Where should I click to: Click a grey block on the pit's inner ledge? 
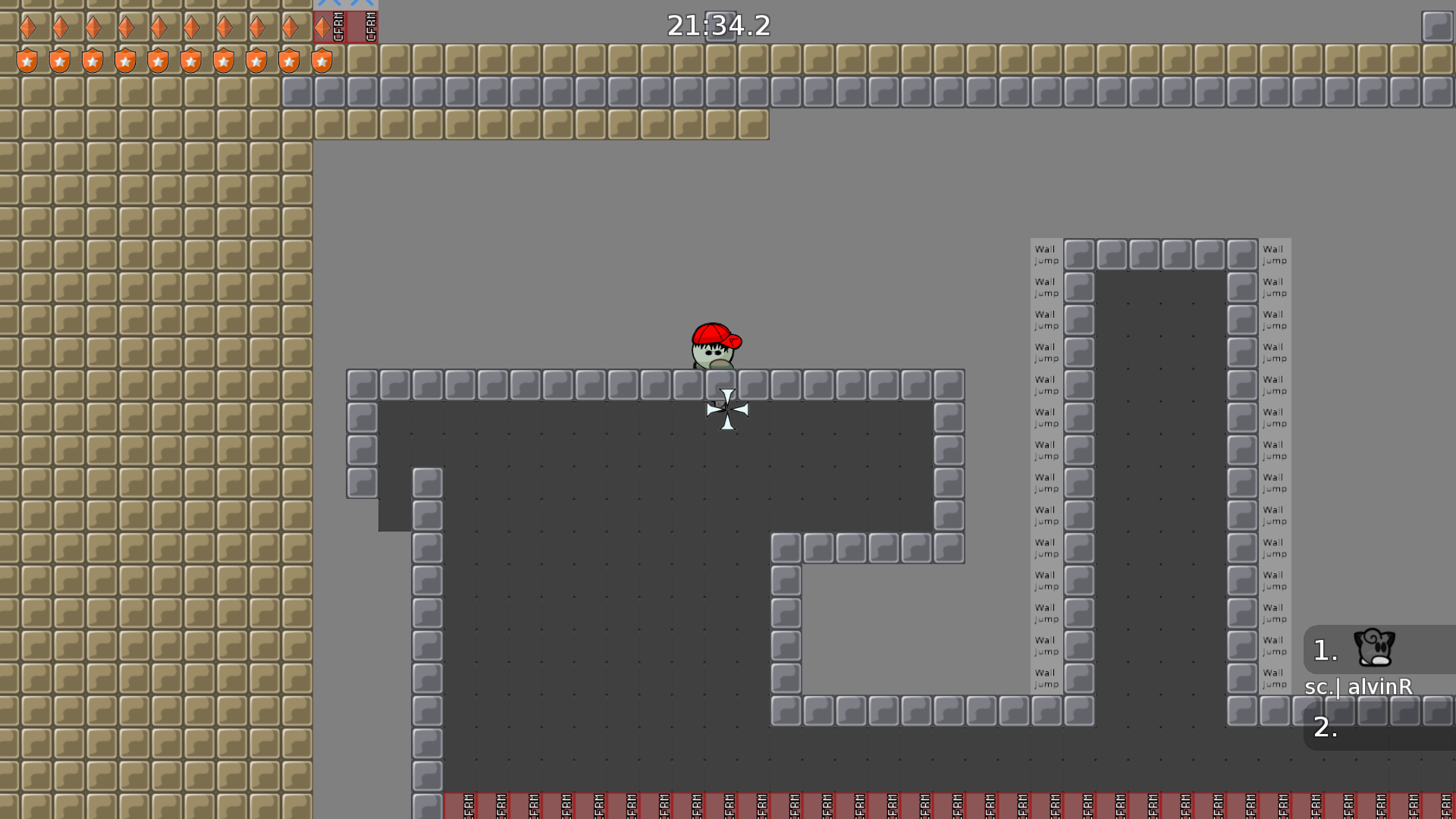click(x=820, y=548)
